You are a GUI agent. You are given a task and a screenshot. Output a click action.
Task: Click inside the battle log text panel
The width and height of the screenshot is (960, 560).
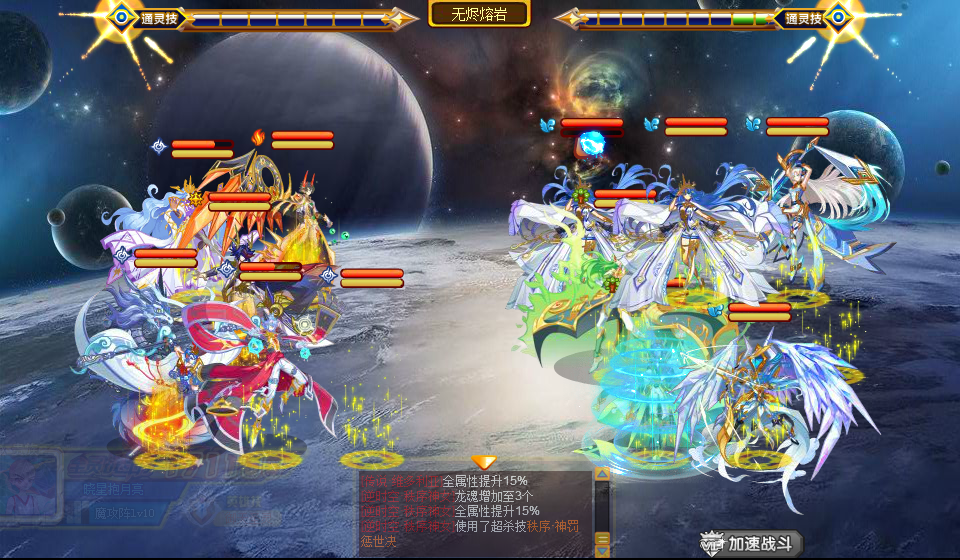pyautogui.click(x=475, y=512)
